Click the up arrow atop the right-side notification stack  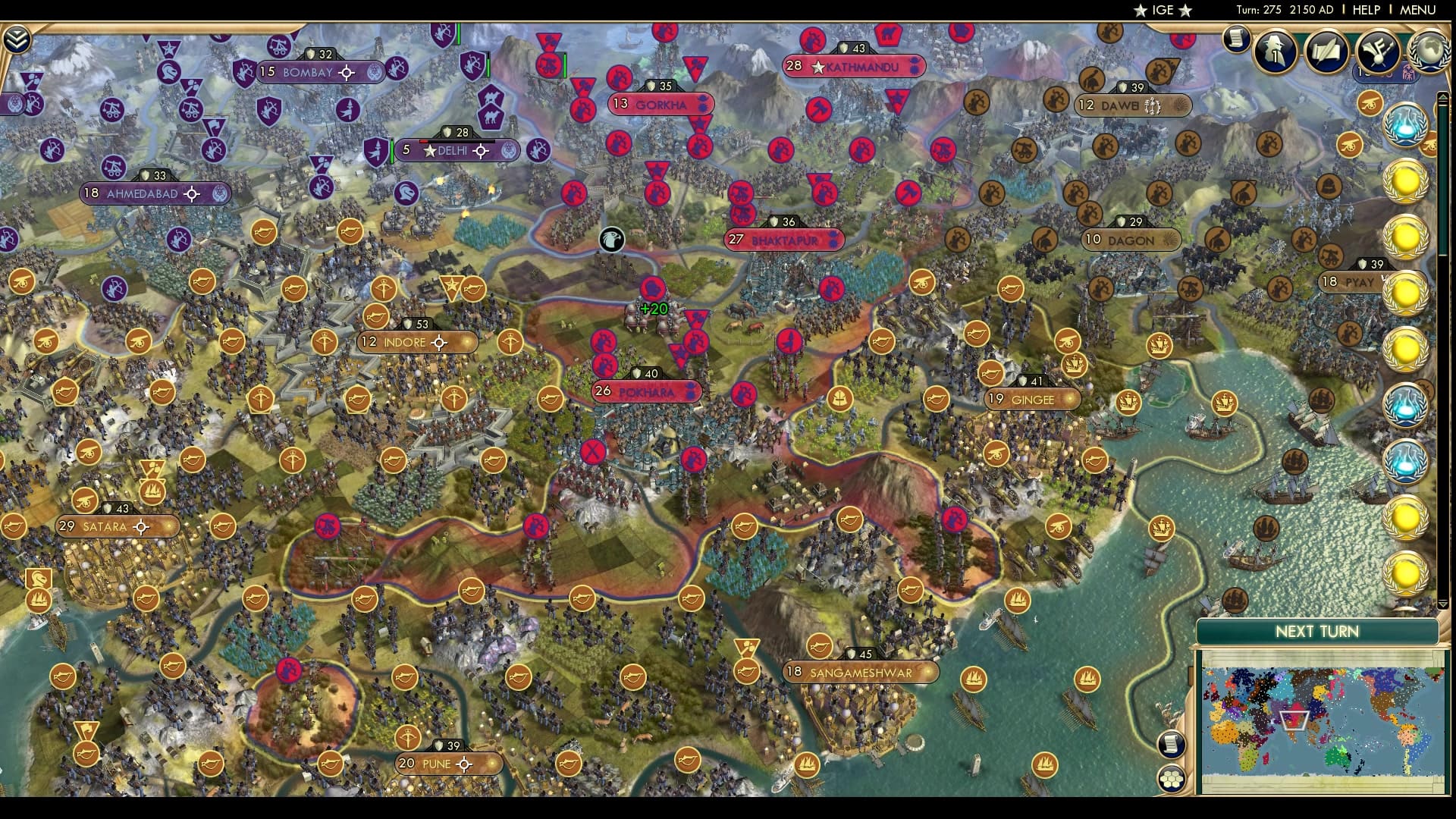(1444, 96)
